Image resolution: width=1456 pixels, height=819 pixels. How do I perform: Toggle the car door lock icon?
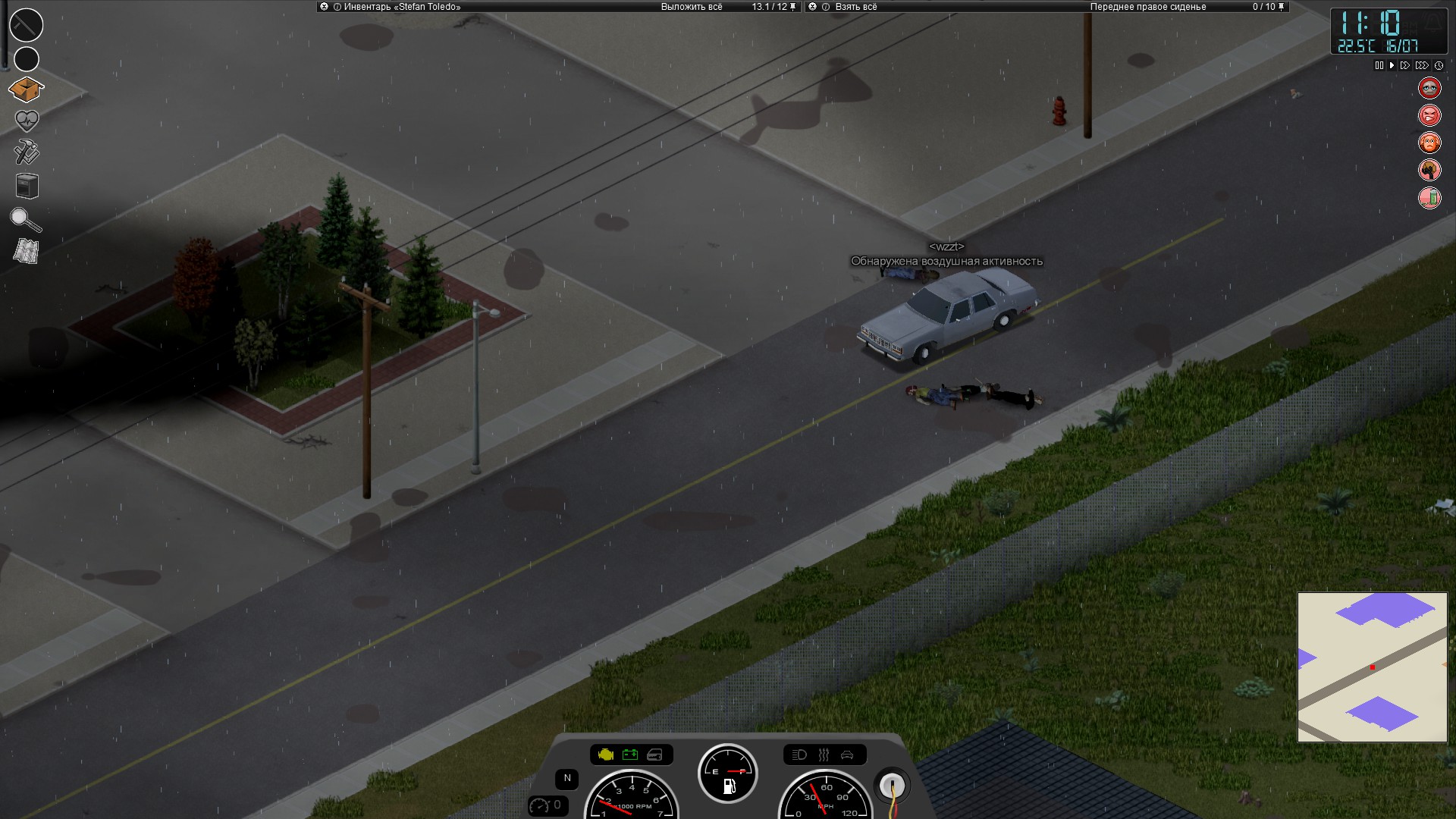click(849, 755)
